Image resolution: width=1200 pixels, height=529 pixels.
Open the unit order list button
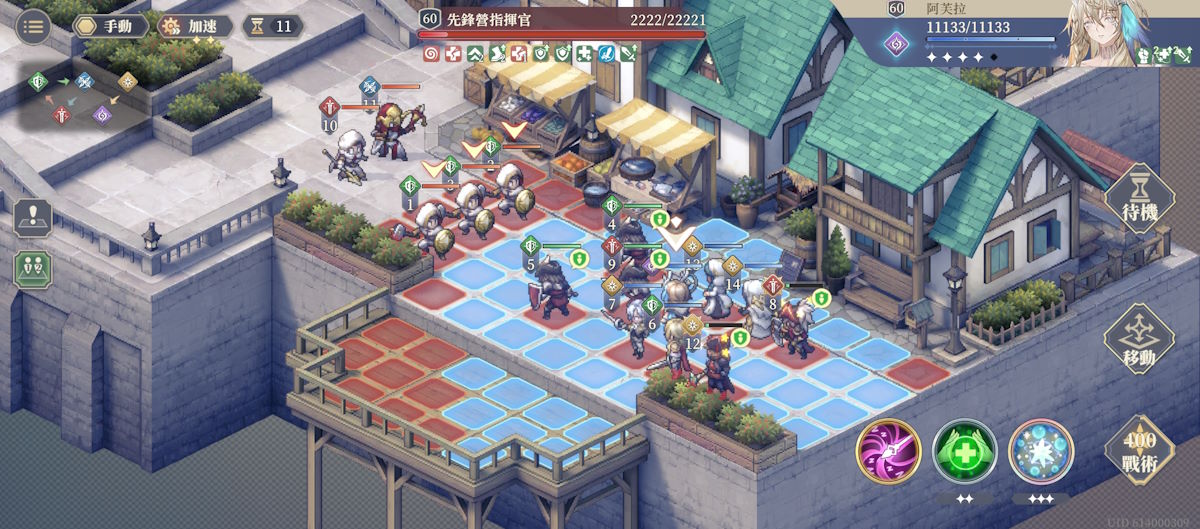[33, 269]
